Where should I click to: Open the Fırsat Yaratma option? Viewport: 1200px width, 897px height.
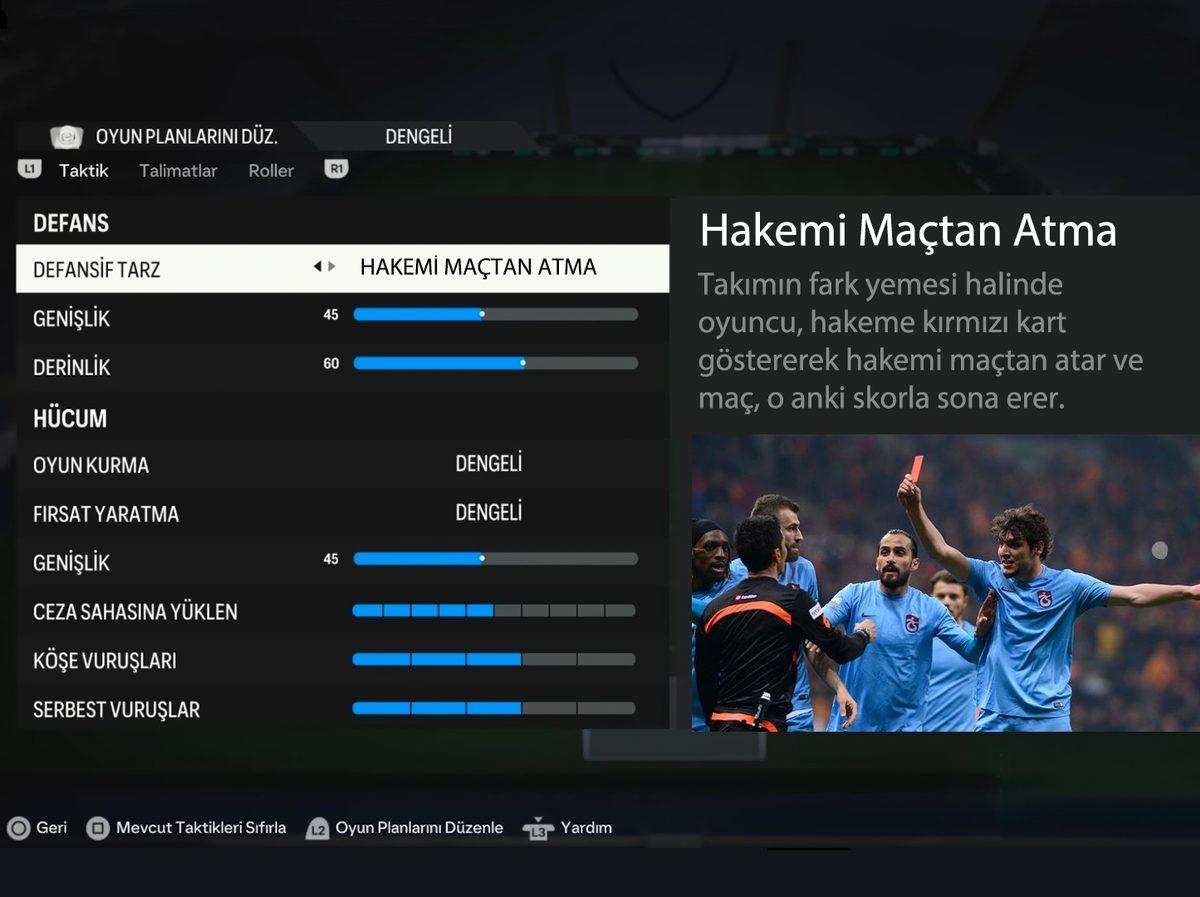coord(488,513)
